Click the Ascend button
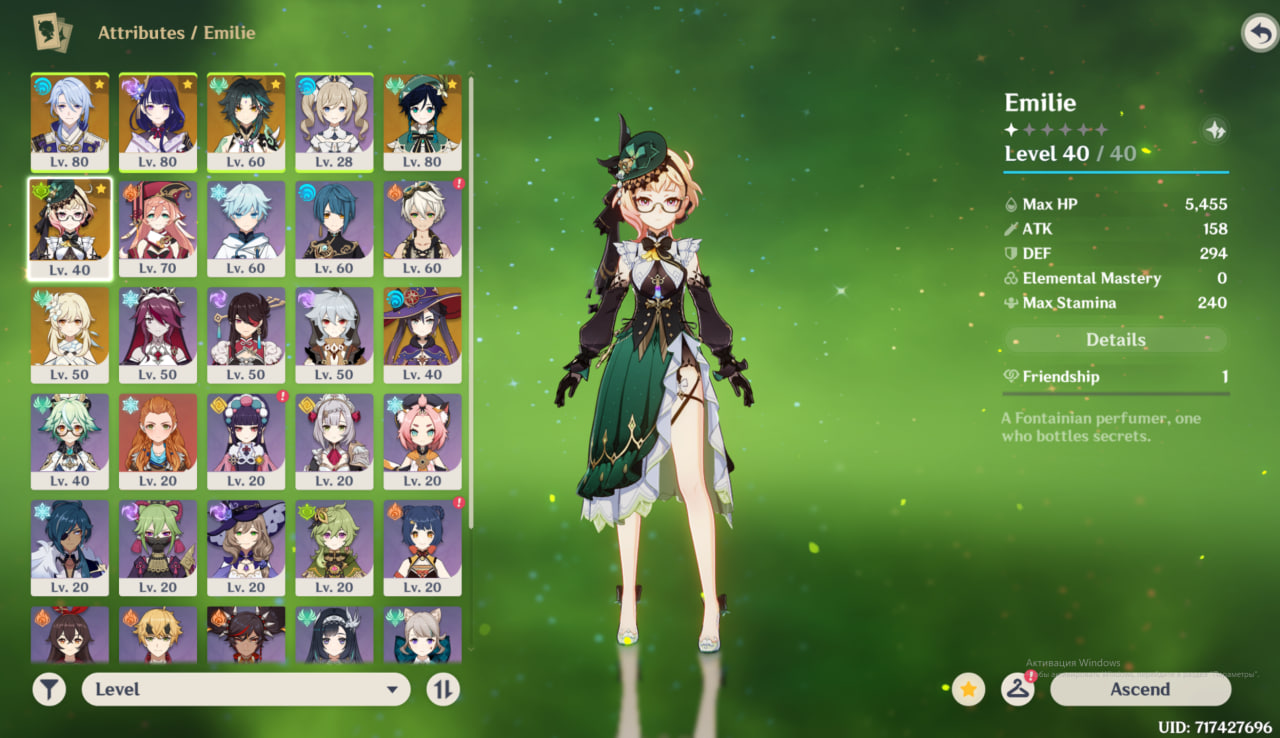Image resolution: width=1280 pixels, height=738 pixels. click(1140, 689)
